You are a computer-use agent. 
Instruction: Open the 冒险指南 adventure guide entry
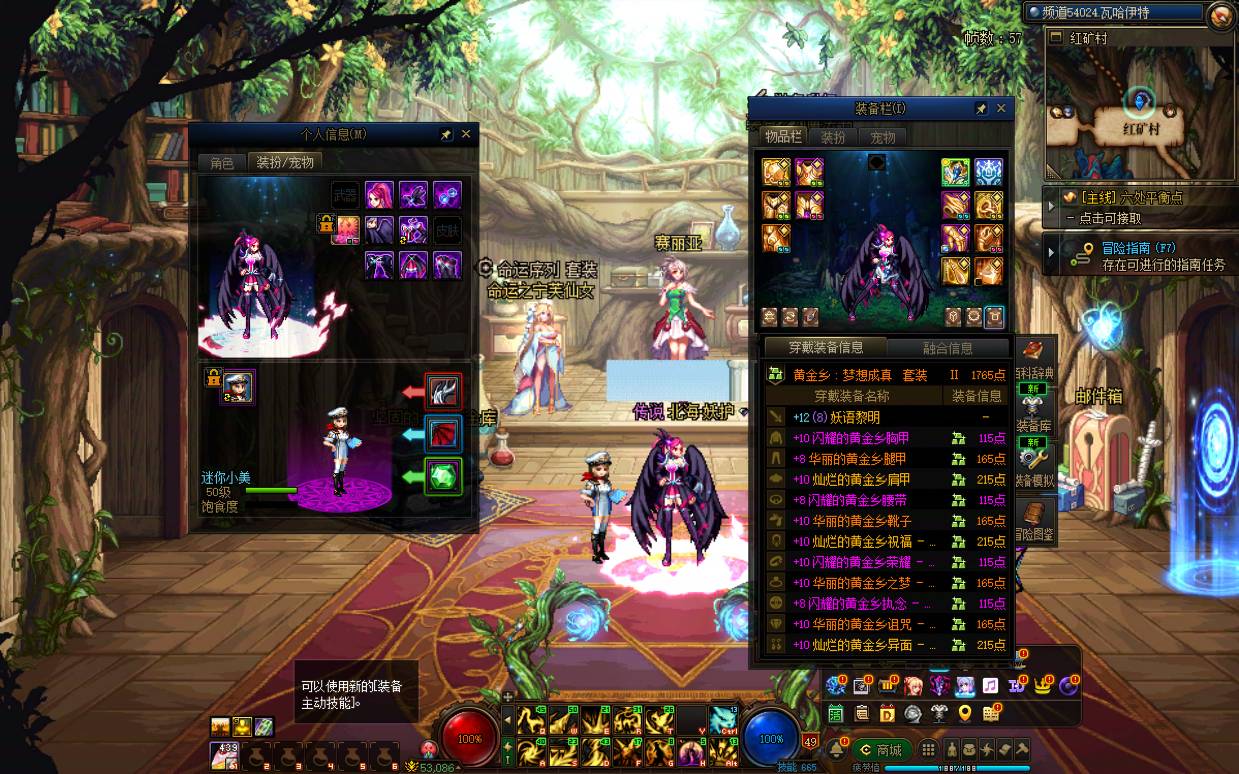coord(1140,256)
